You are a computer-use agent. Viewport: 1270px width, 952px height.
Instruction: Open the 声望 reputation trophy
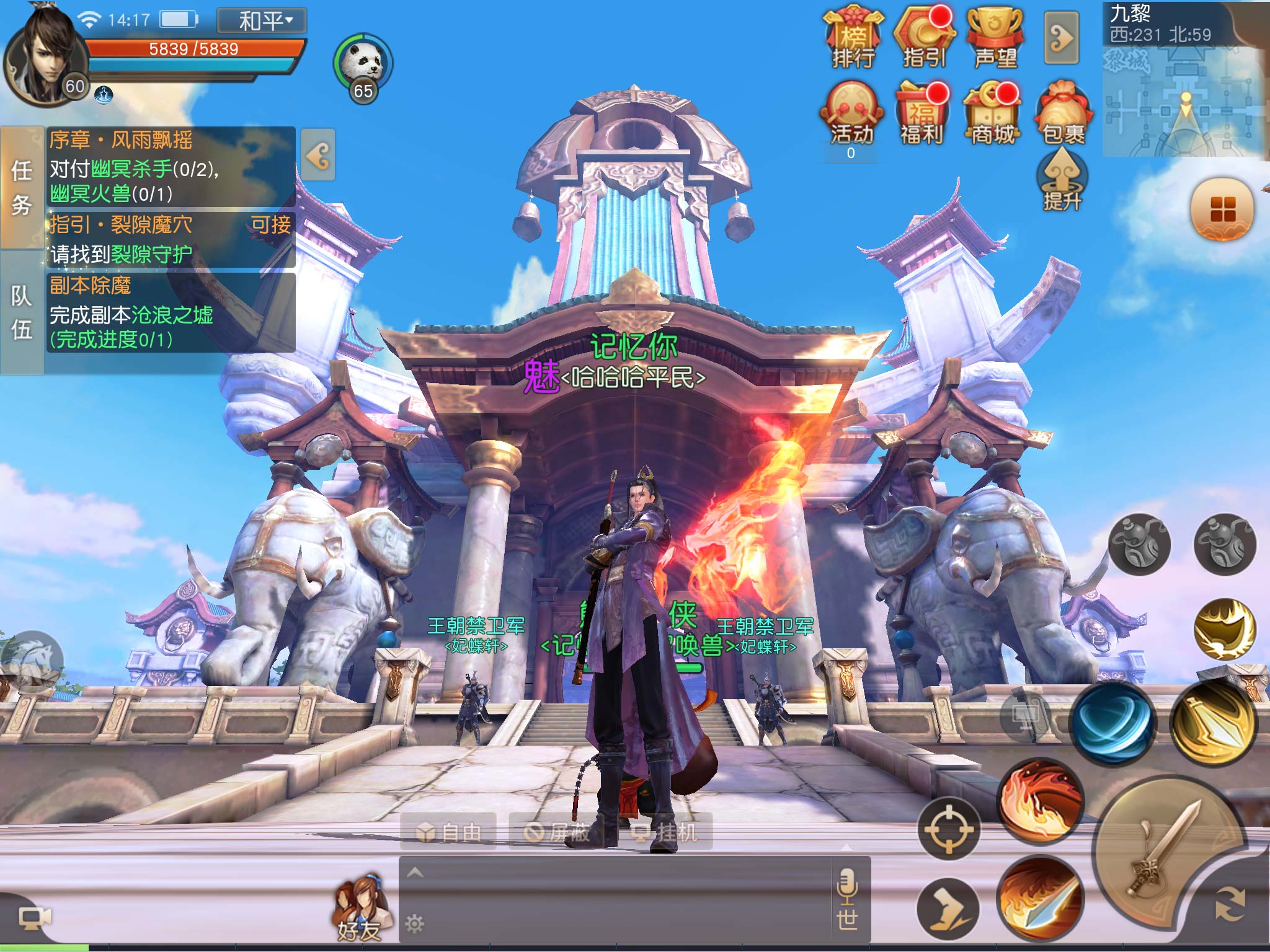click(995, 38)
